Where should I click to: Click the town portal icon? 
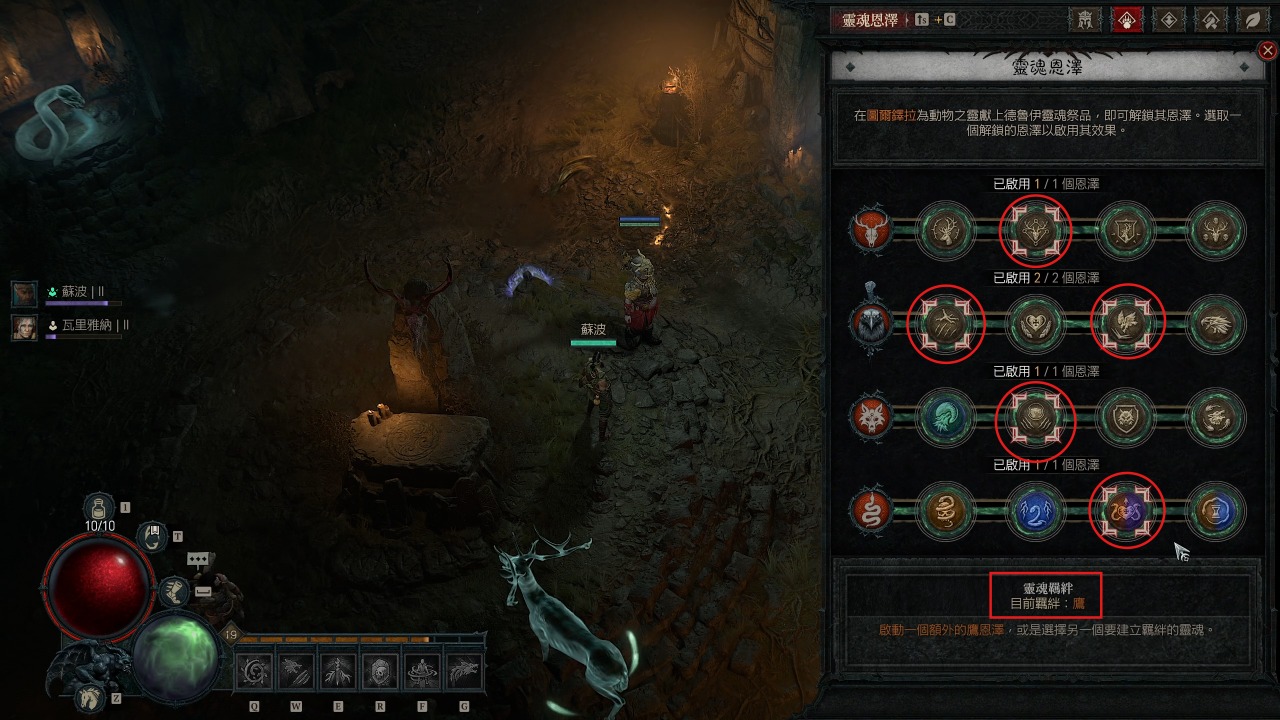(152, 536)
